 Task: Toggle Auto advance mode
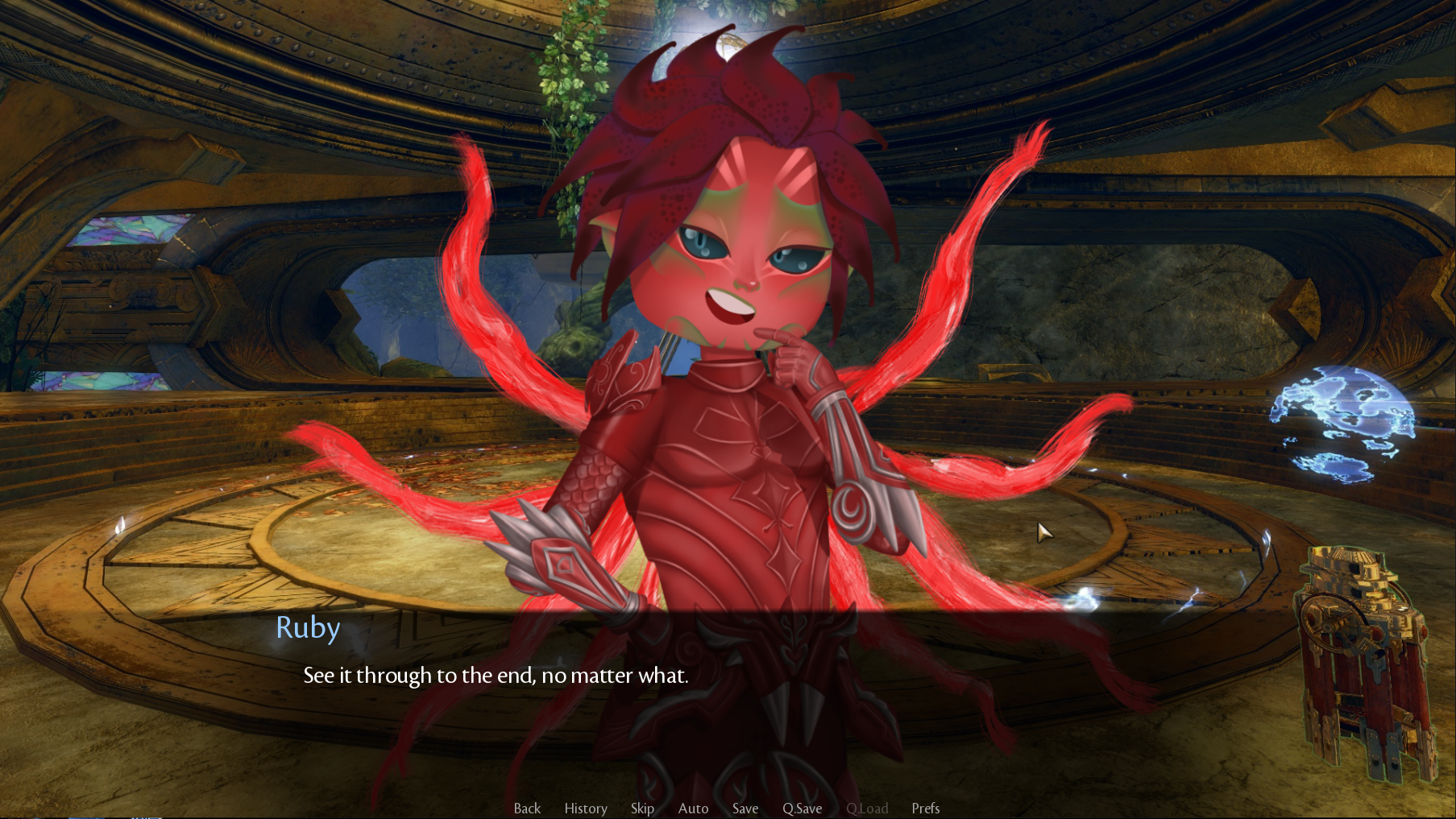coord(693,808)
